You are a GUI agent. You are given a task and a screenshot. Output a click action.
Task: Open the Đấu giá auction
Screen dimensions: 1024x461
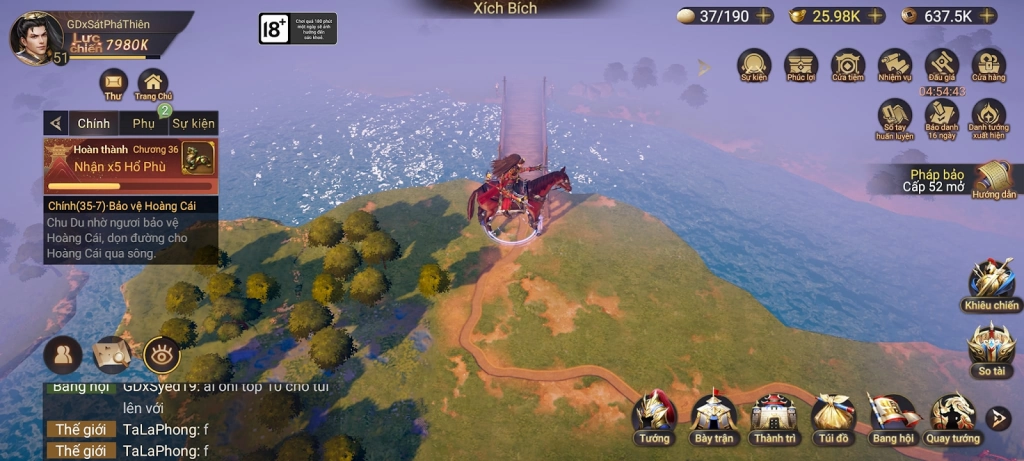(x=941, y=64)
